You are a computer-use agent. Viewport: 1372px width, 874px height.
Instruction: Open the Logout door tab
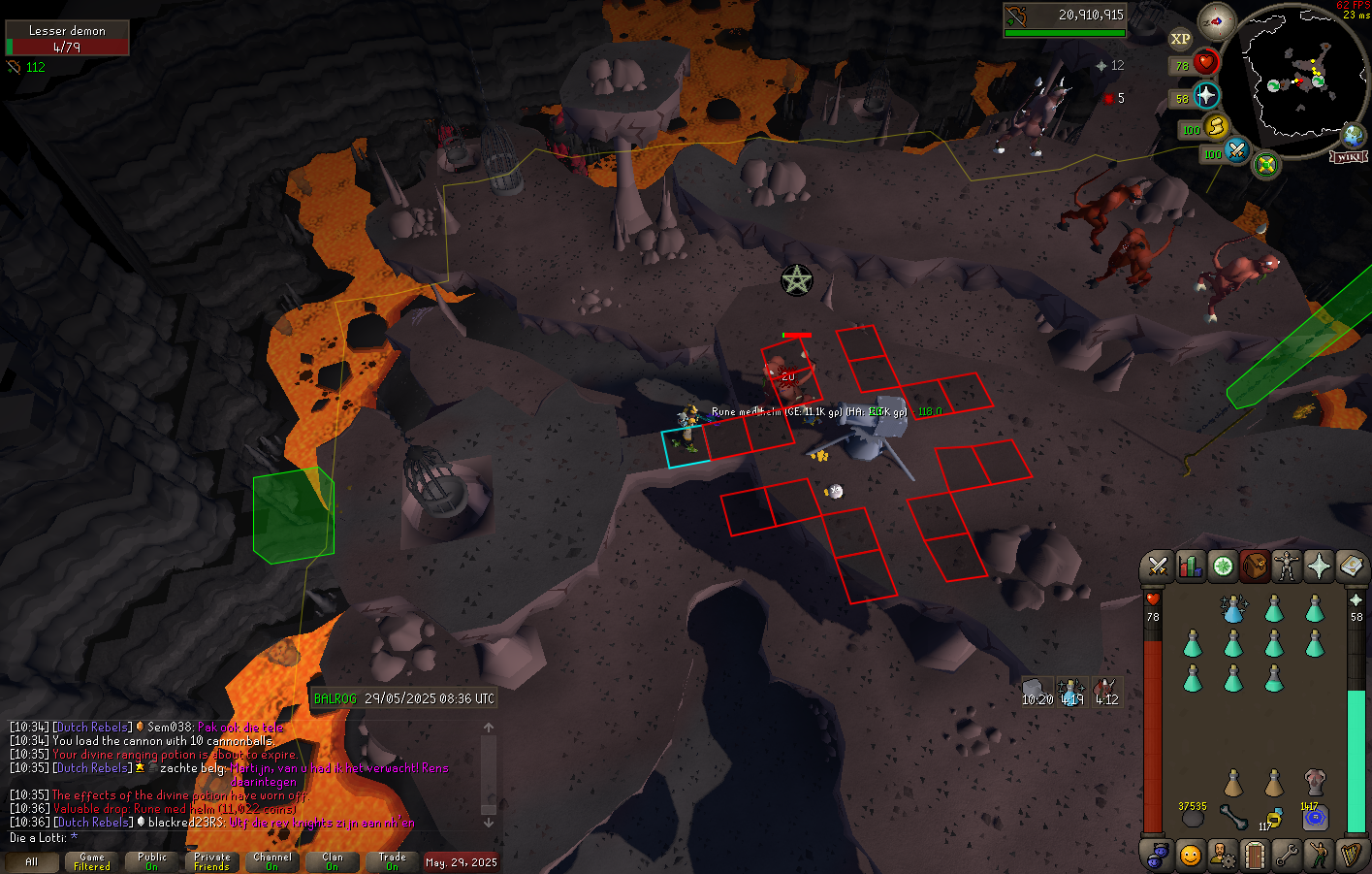(x=1255, y=856)
